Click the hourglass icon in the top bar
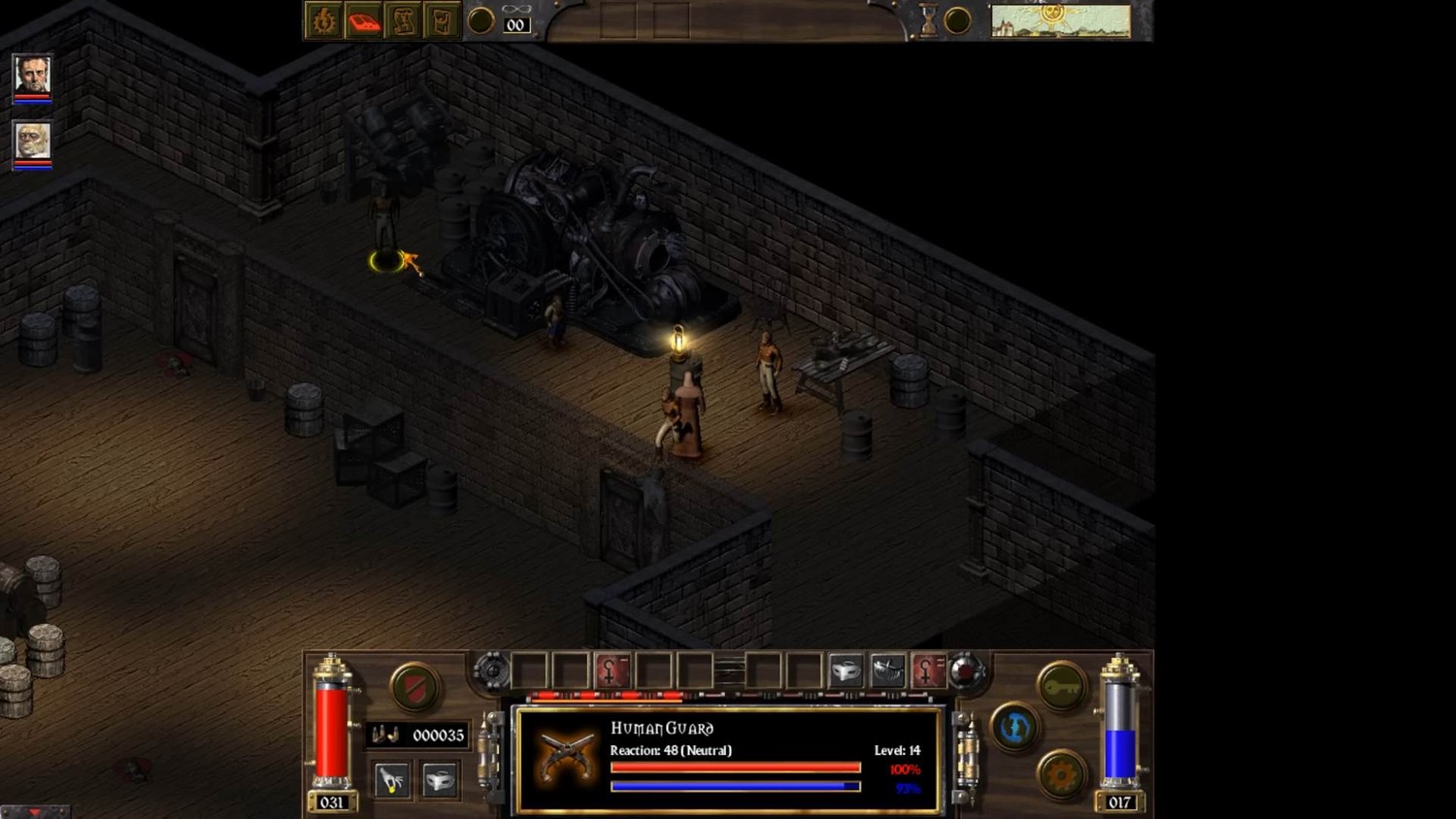 (x=929, y=20)
